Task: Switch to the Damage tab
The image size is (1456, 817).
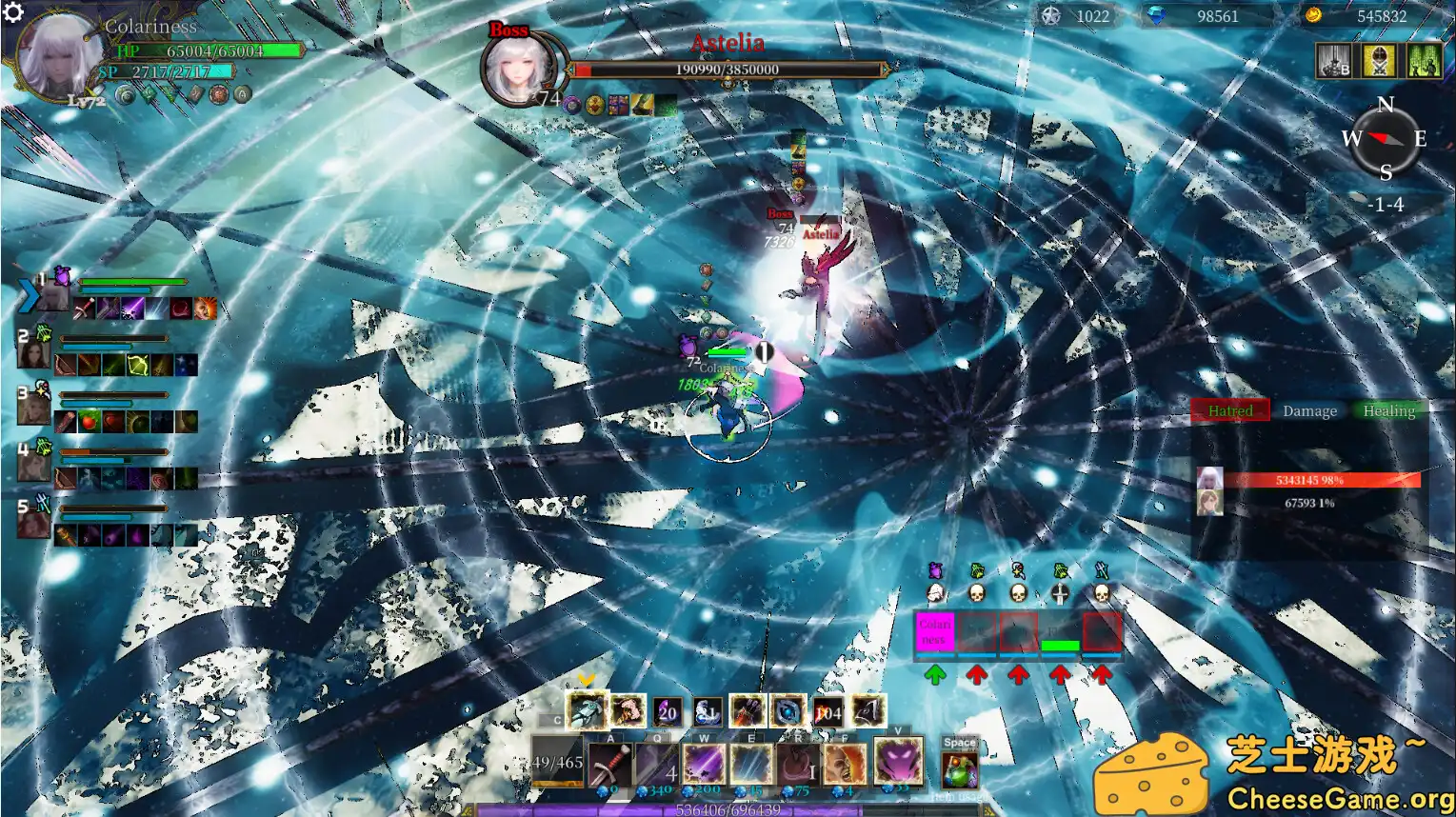Action: point(1309,410)
